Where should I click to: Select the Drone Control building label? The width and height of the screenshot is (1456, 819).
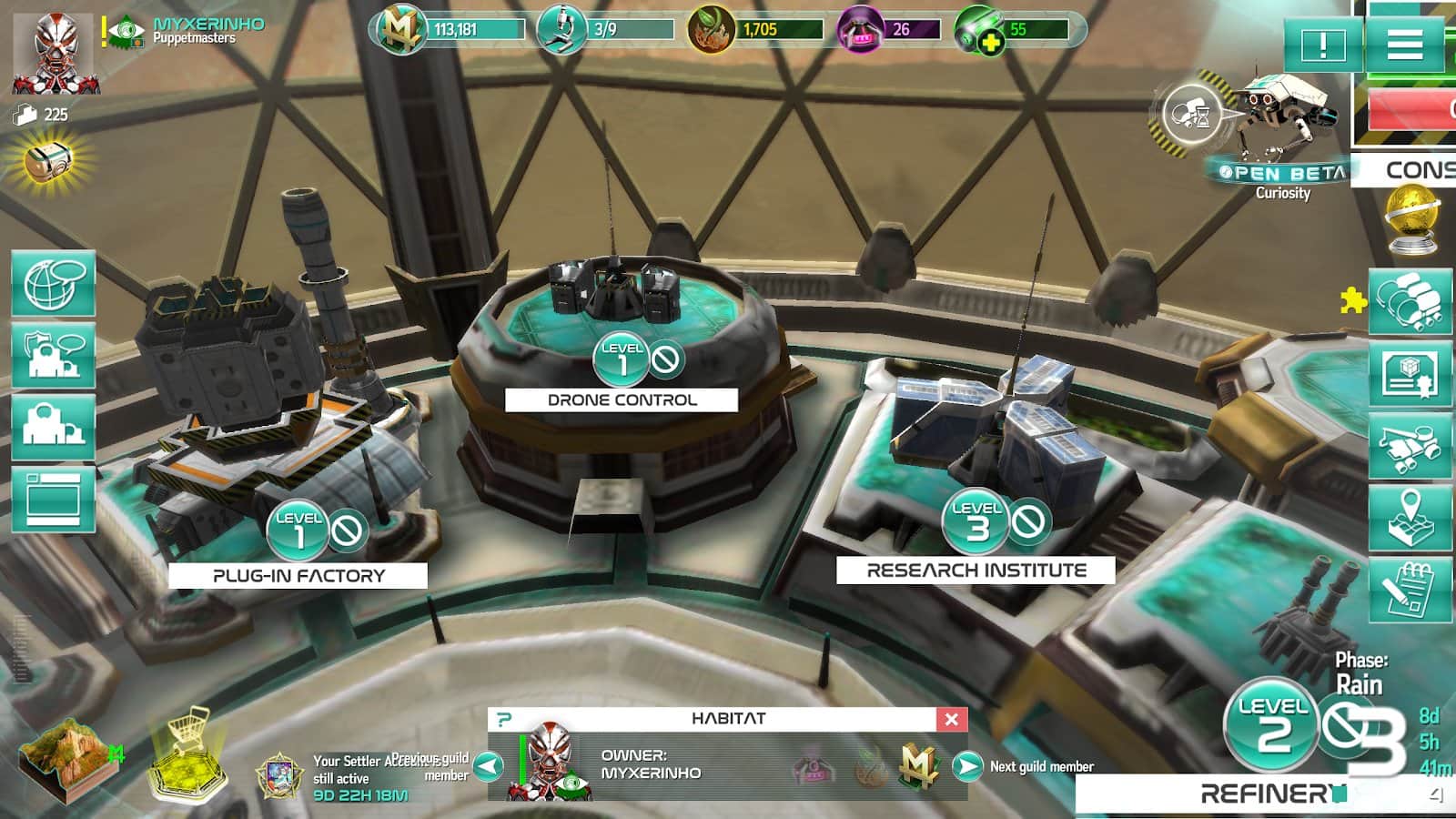622,399
